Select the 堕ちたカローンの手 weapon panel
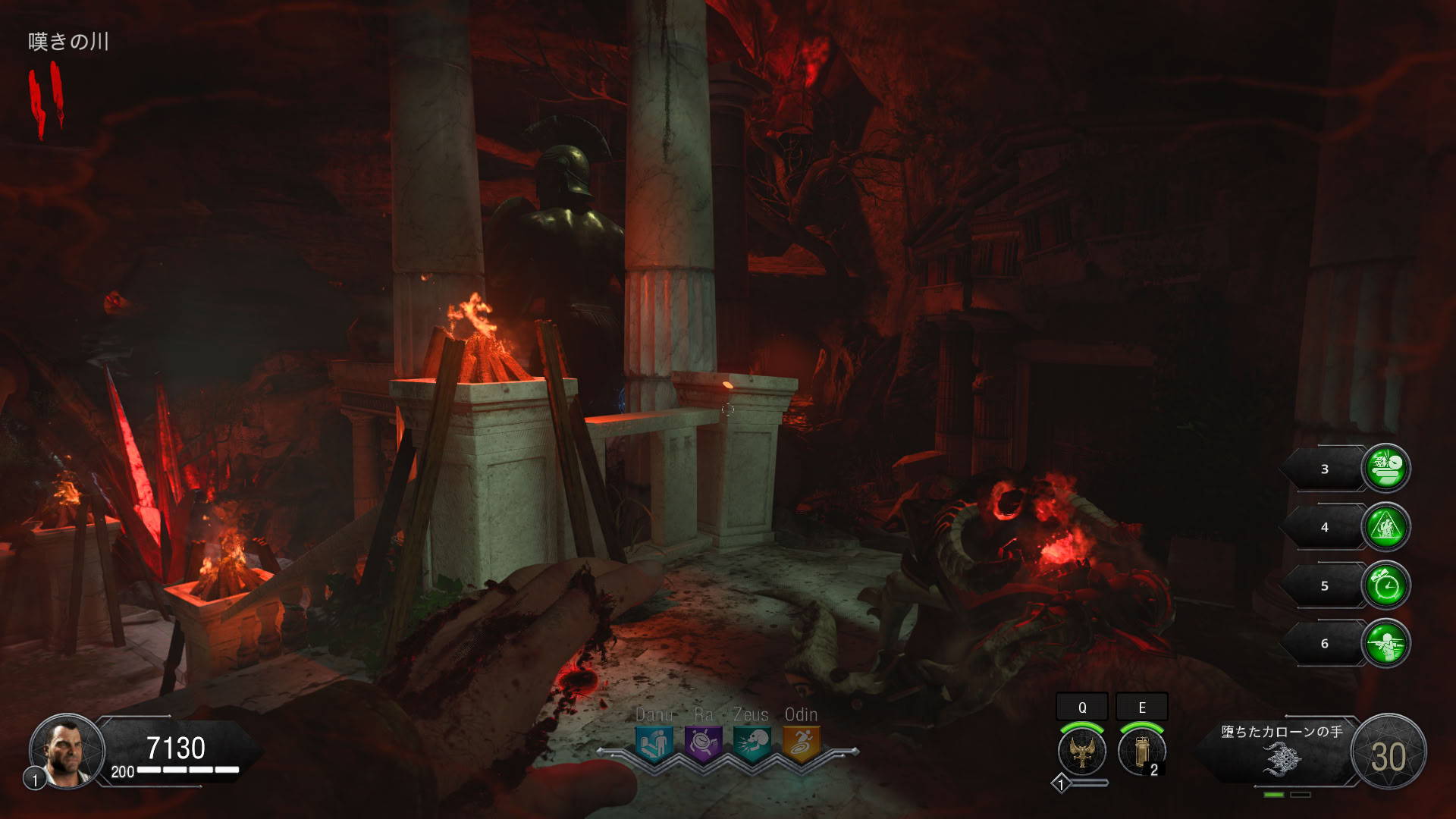Screen dimensions: 1456x819 [1282, 752]
